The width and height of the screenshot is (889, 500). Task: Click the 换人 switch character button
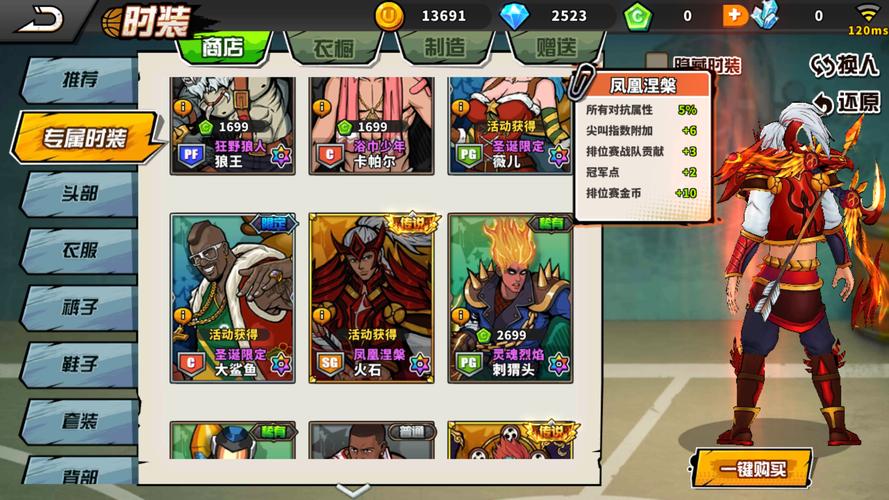pyautogui.click(x=844, y=66)
